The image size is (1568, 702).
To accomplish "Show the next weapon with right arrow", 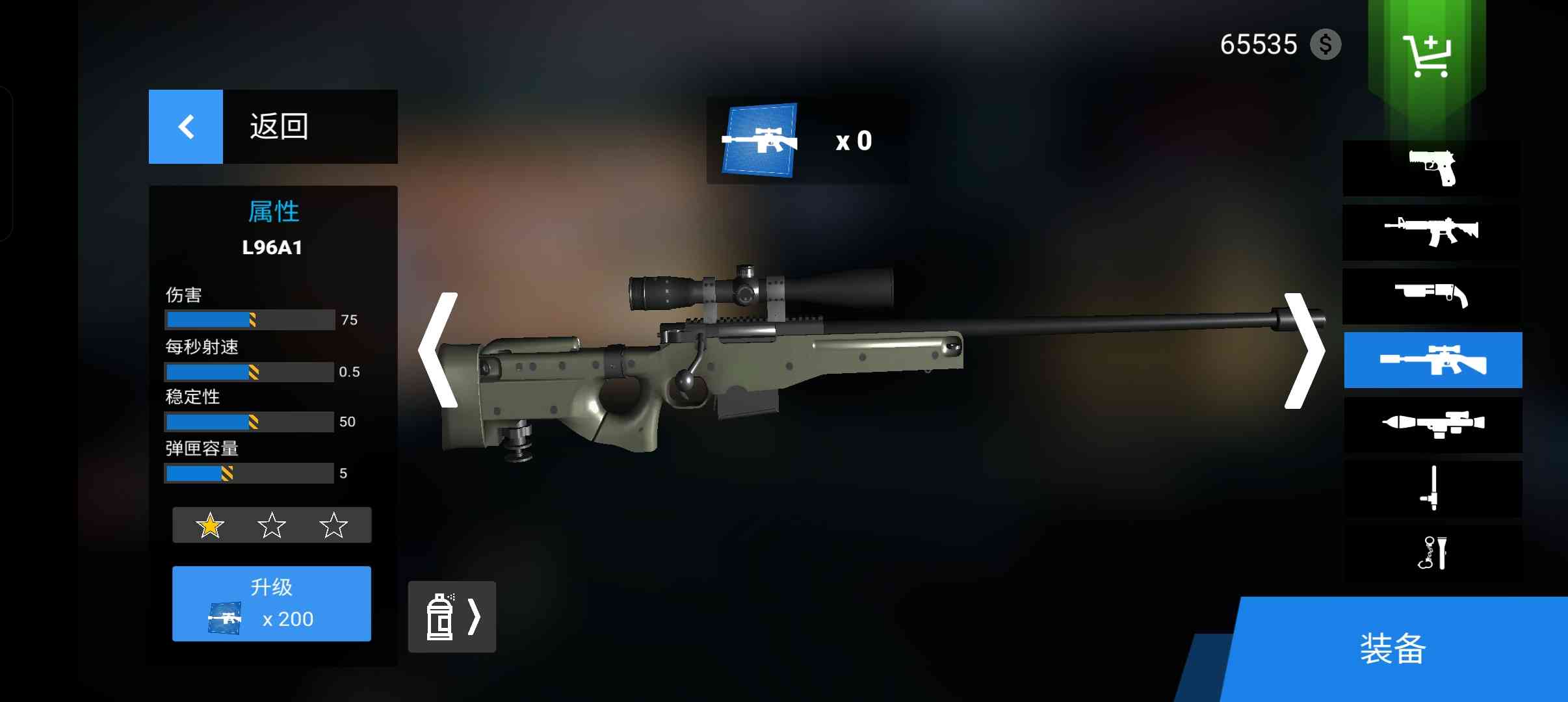I will point(1303,350).
